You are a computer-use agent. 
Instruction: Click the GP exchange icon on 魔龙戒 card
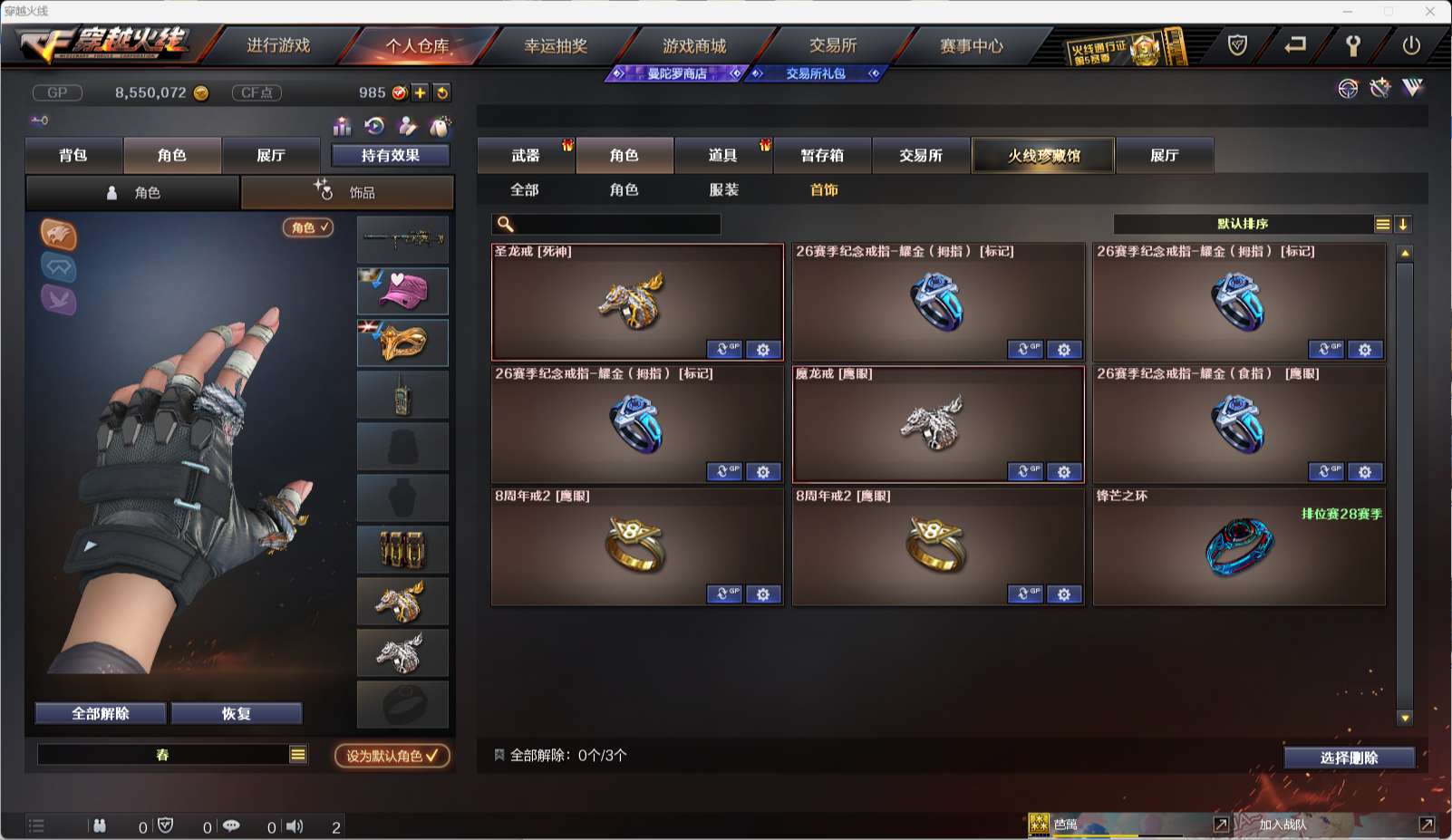1025,472
